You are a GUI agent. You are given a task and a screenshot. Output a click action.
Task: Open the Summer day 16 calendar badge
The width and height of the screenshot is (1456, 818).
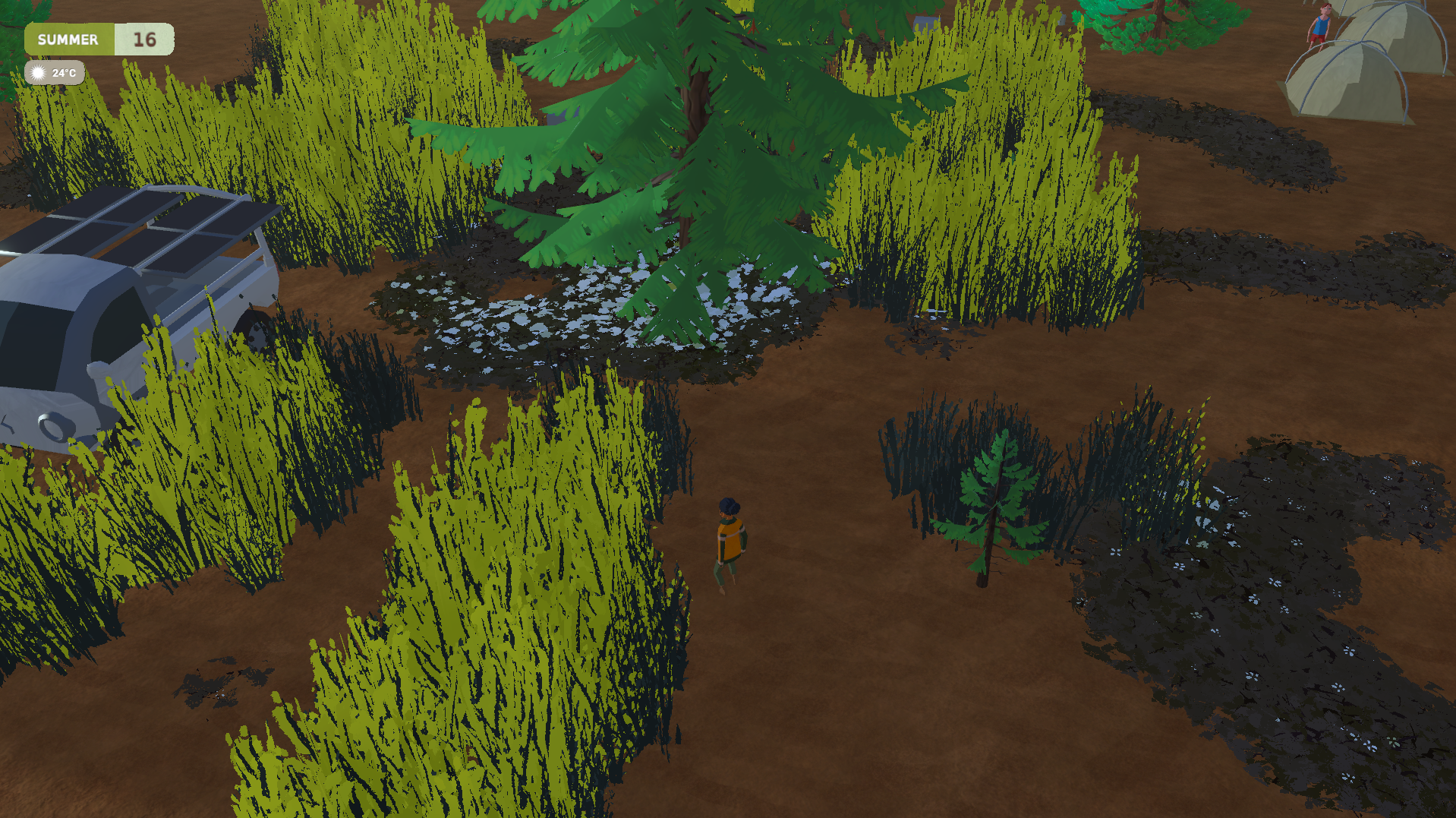click(99, 39)
